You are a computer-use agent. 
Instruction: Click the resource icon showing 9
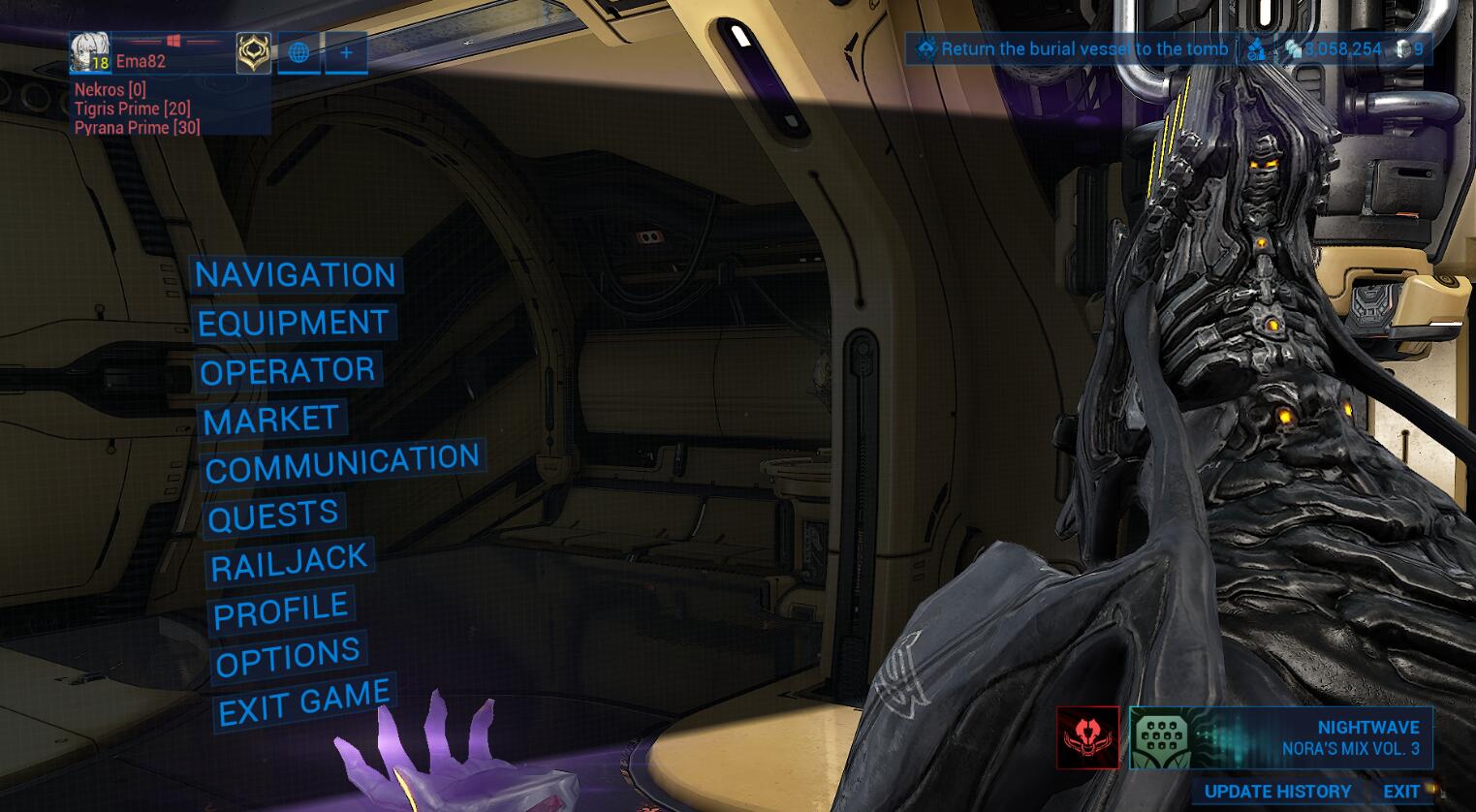[1403, 48]
